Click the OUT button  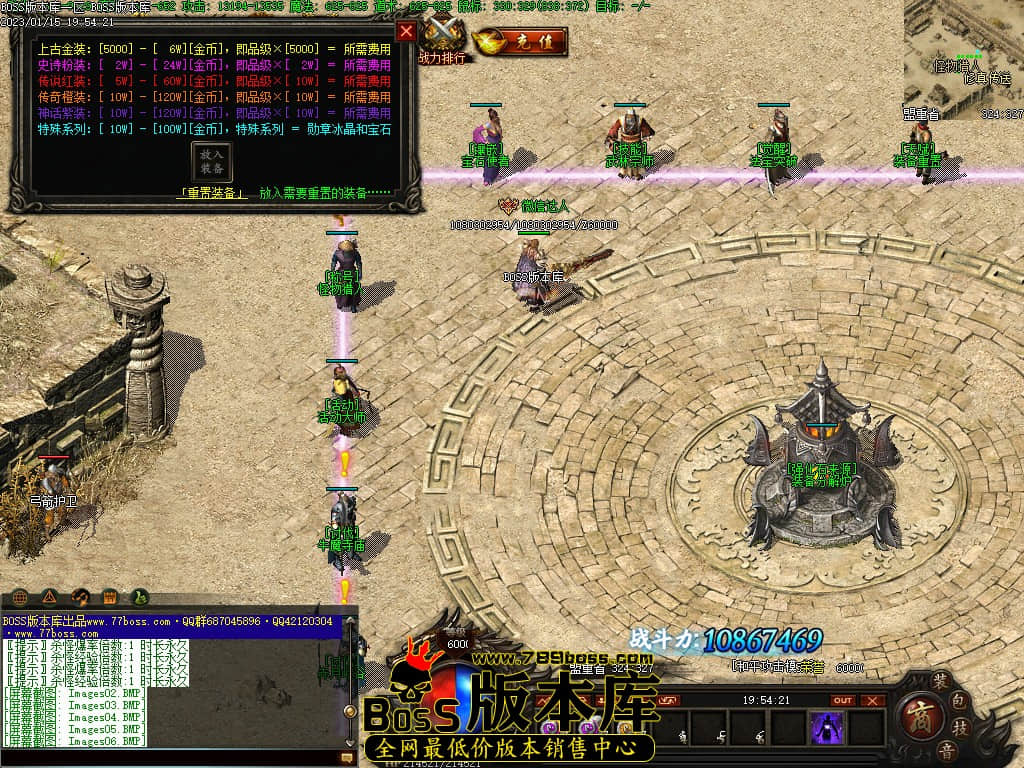(x=843, y=700)
